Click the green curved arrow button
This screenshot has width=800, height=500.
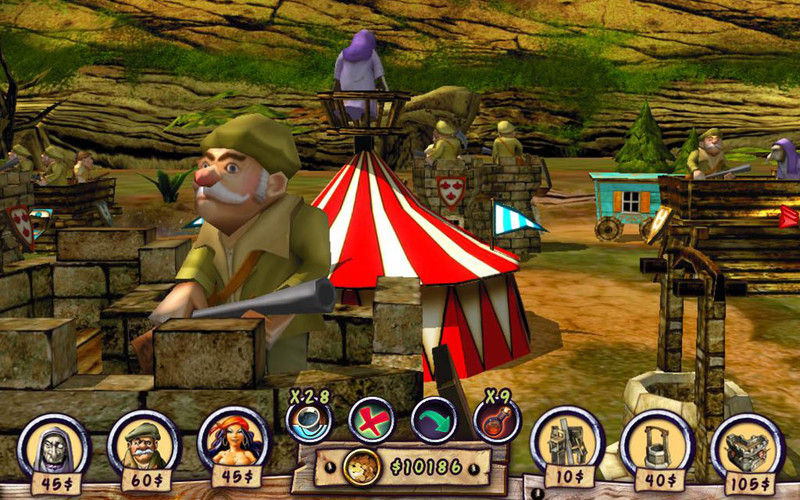coord(433,420)
